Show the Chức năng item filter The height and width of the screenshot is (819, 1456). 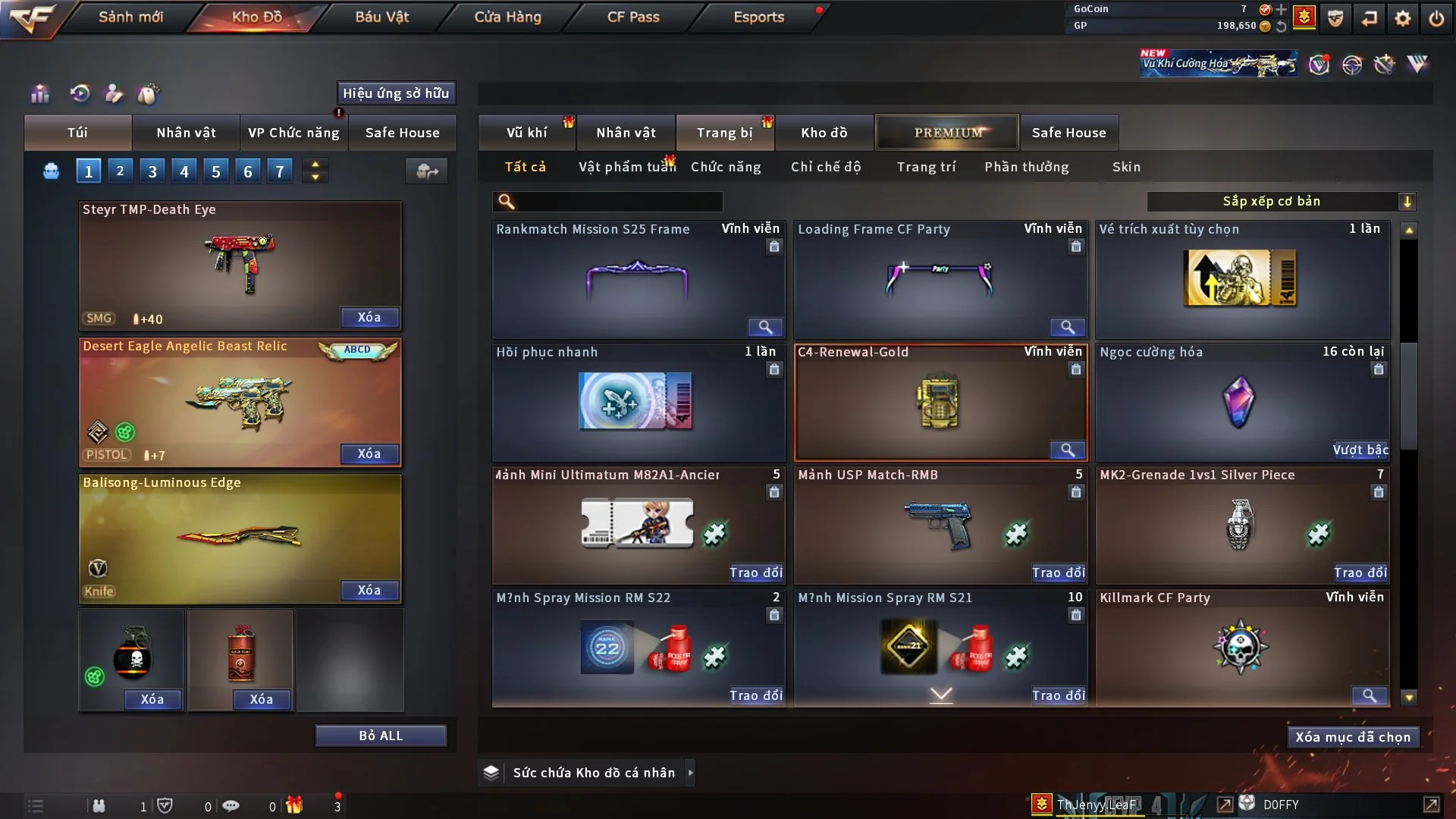725,167
